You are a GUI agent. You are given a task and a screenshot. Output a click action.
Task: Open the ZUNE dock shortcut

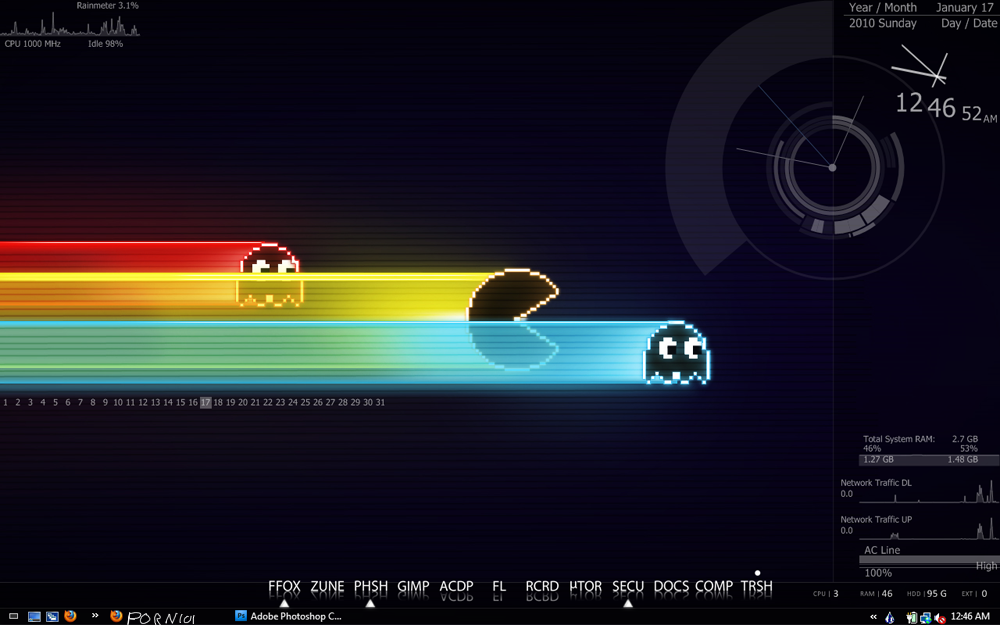click(x=327, y=587)
